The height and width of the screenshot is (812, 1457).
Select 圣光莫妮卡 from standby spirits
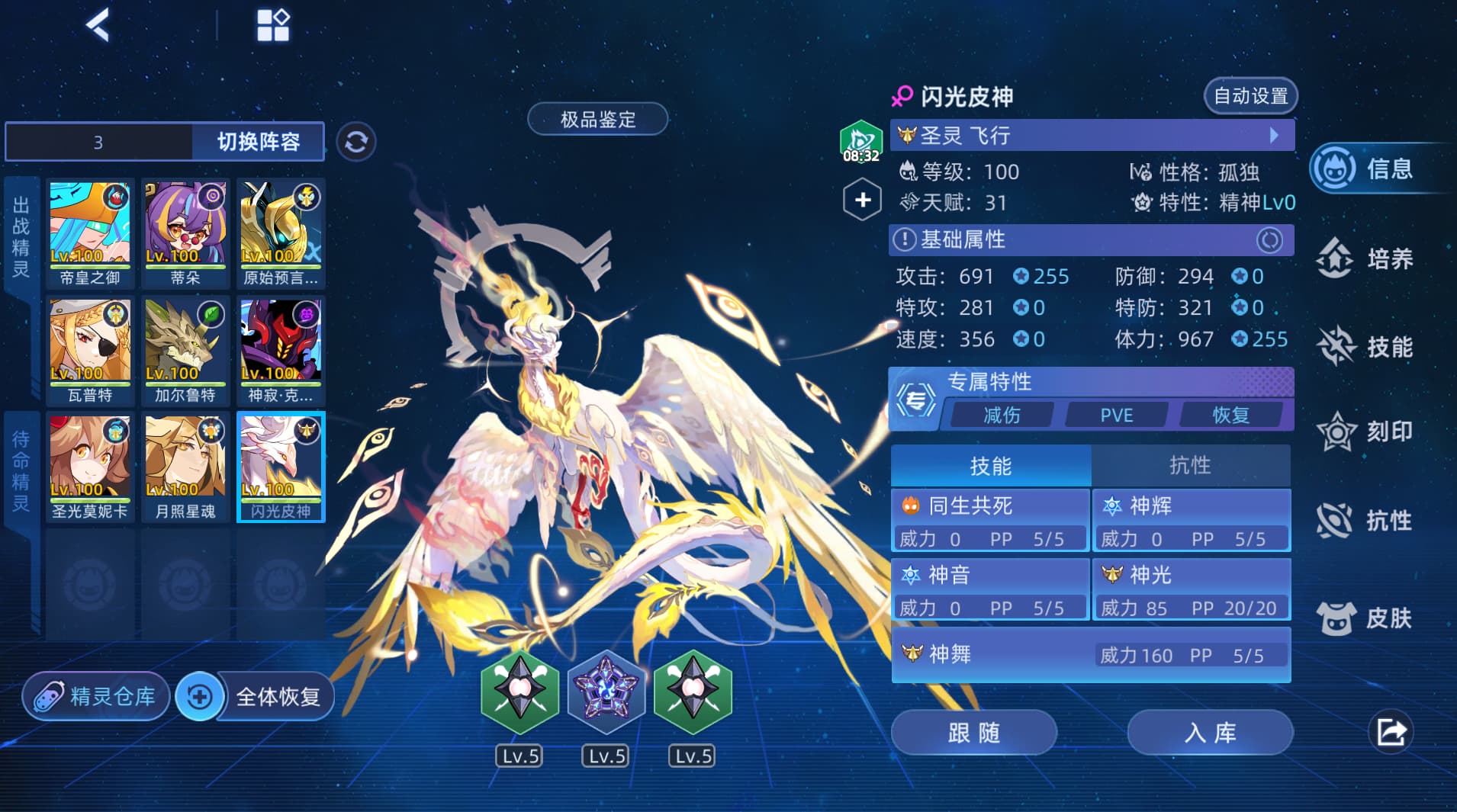90,466
